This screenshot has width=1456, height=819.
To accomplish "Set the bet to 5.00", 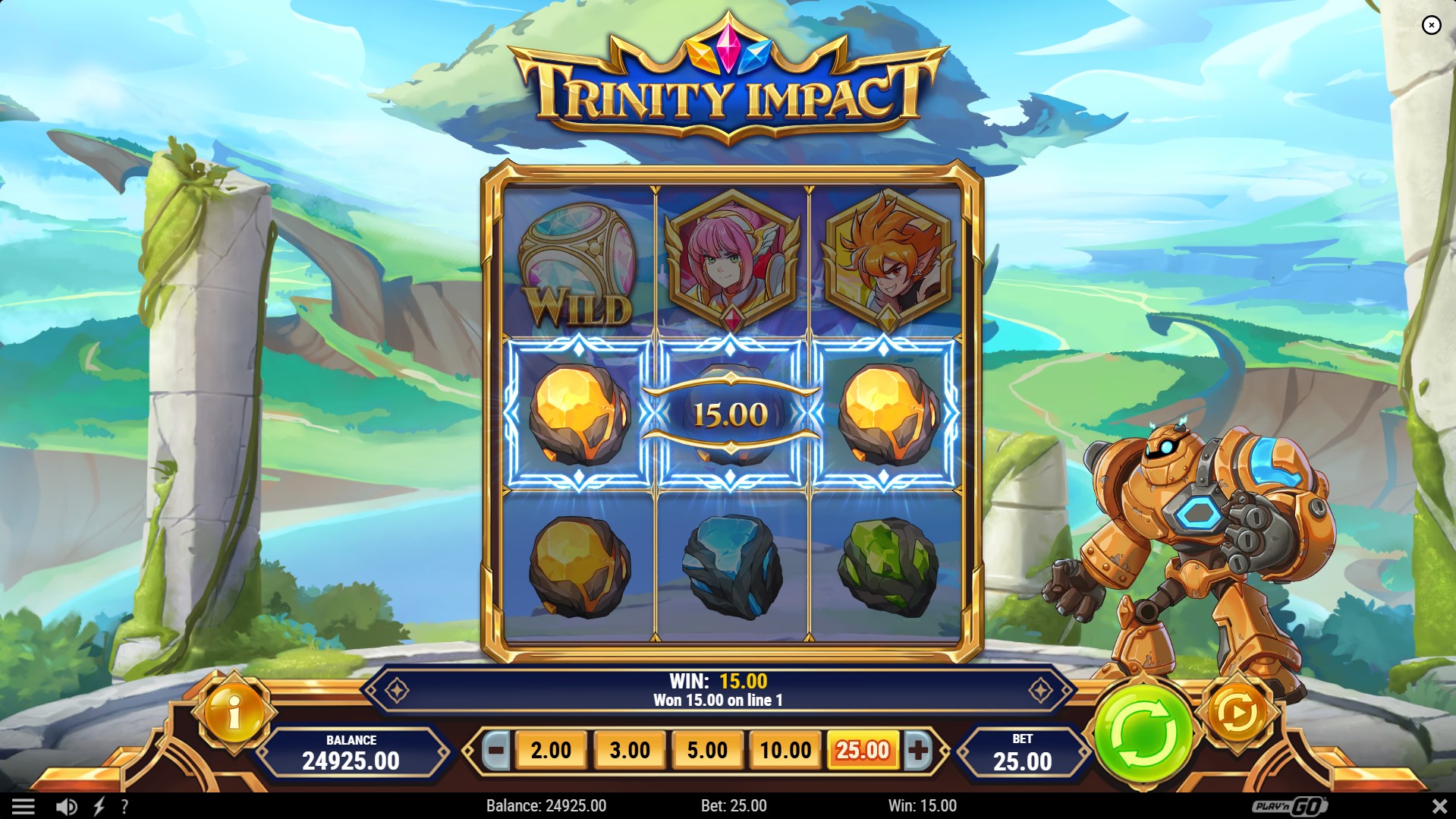I will pos(707,751).
